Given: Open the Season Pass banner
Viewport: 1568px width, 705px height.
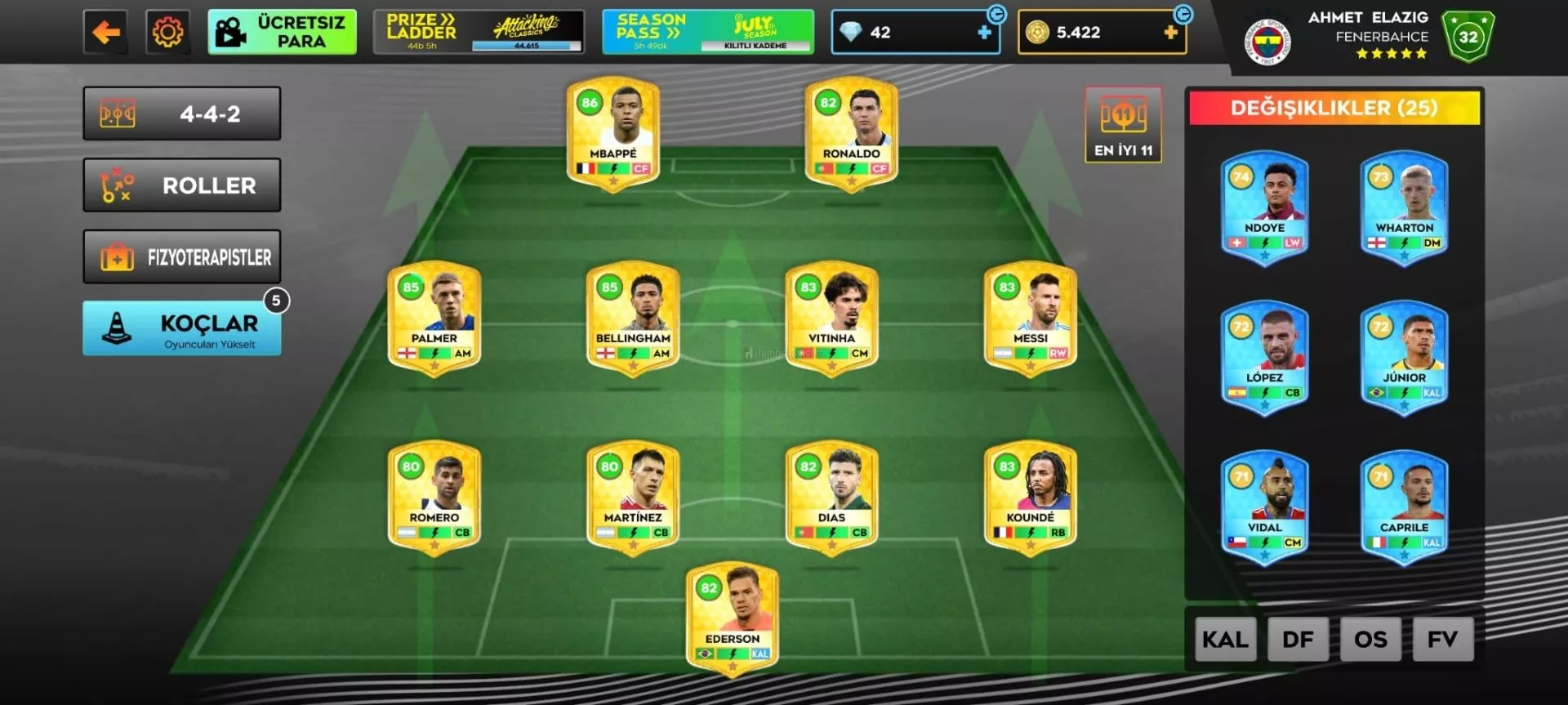Looking at the screenshot, I should click(x=707, y=33).
